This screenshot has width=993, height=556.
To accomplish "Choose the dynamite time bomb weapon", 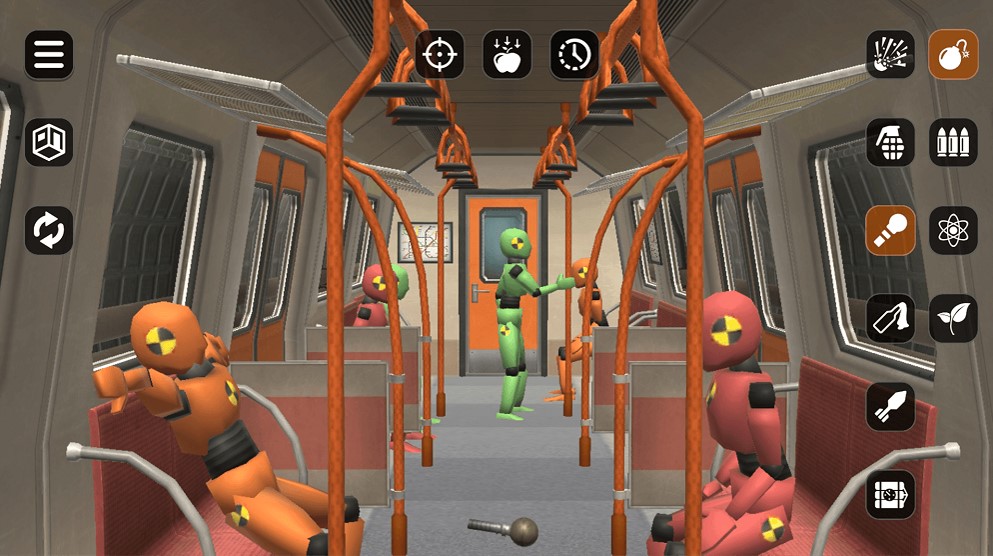I will coord(890,494).
